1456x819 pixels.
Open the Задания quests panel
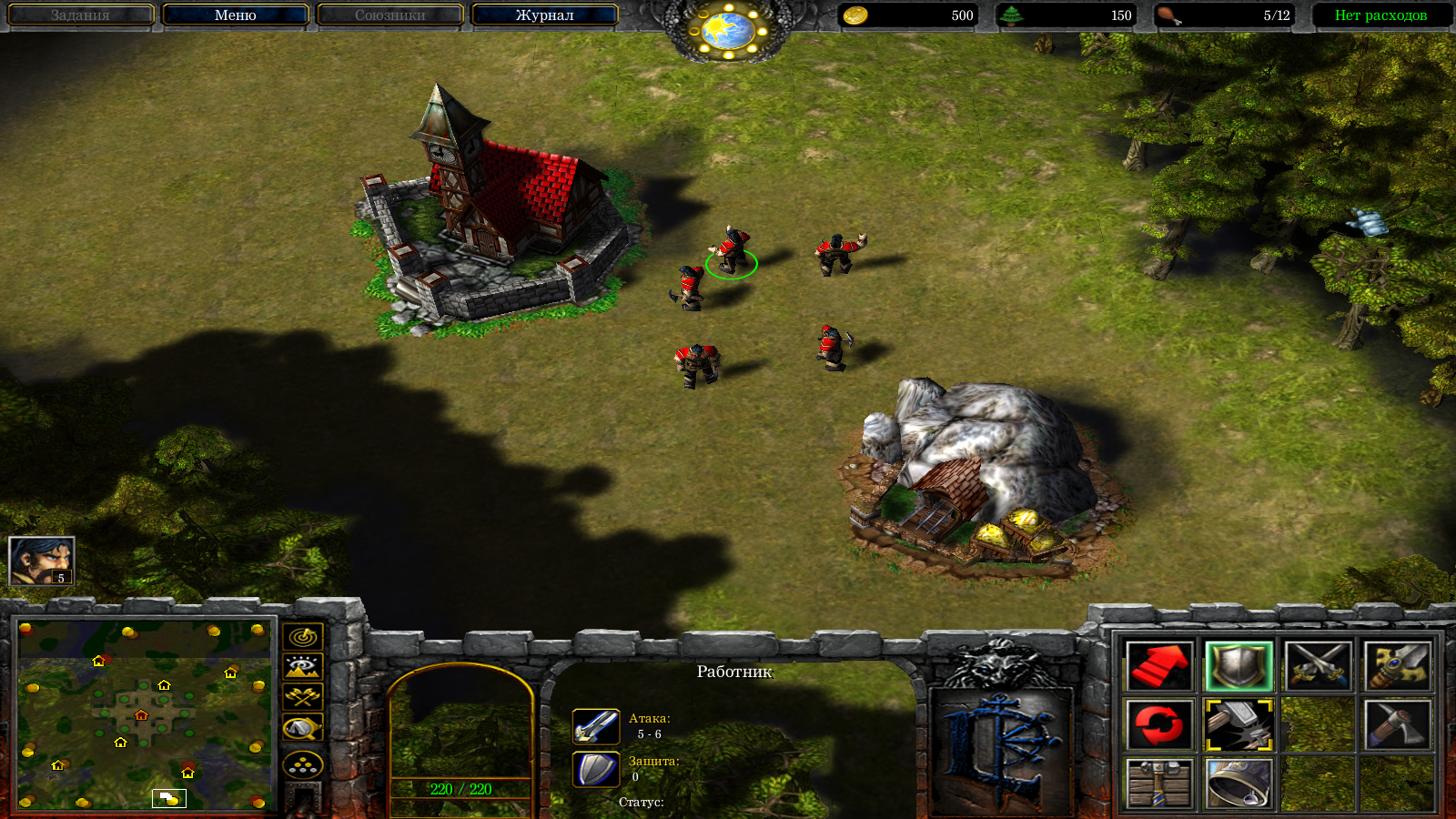80,15
